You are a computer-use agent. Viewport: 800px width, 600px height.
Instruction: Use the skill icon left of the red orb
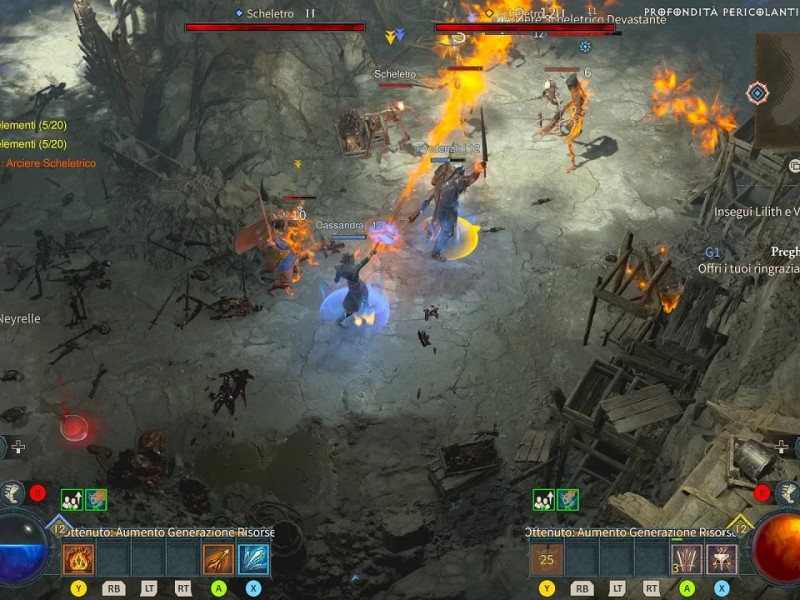722,558
